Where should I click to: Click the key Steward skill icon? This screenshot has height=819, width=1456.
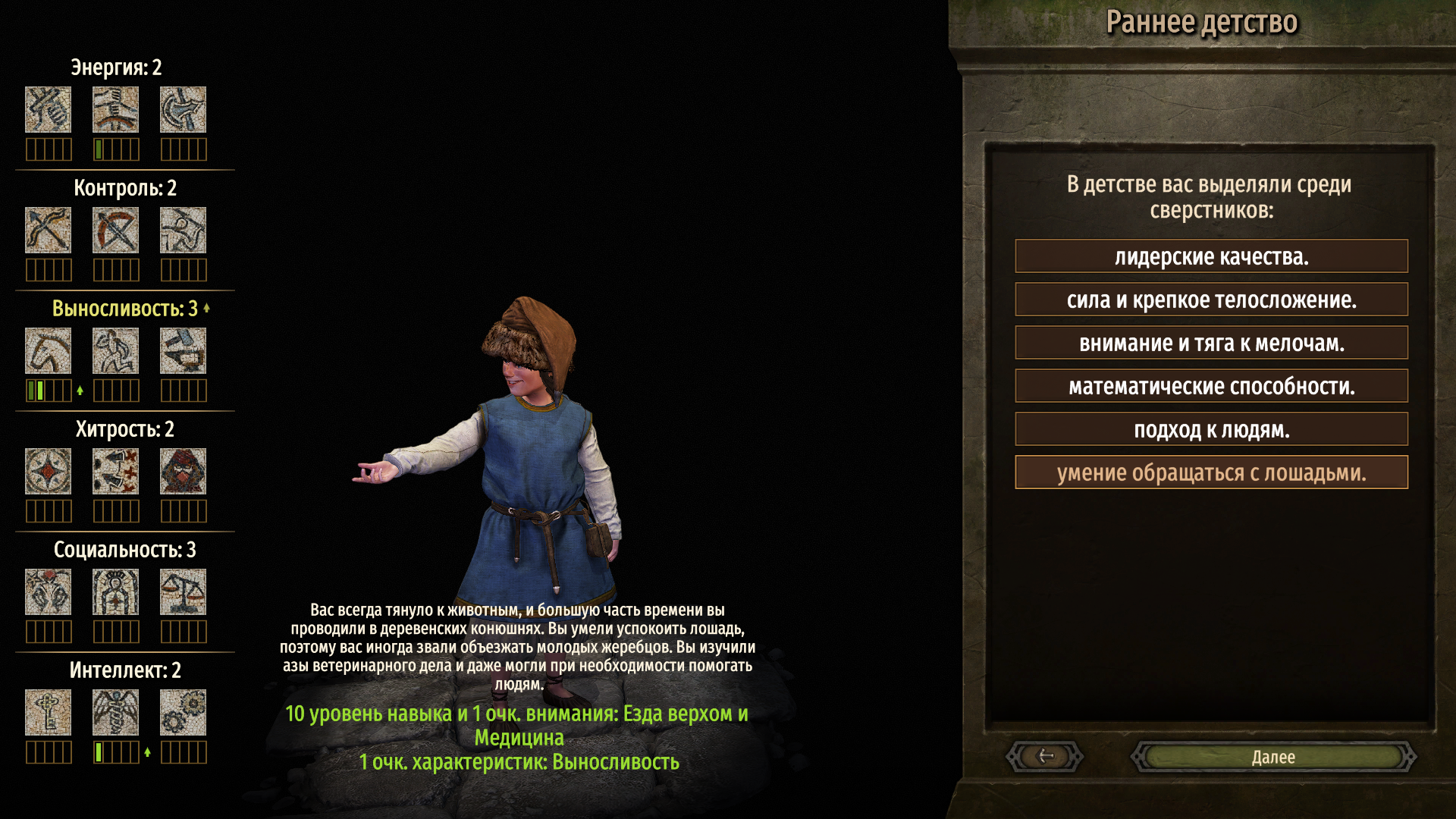pos(48,712)
